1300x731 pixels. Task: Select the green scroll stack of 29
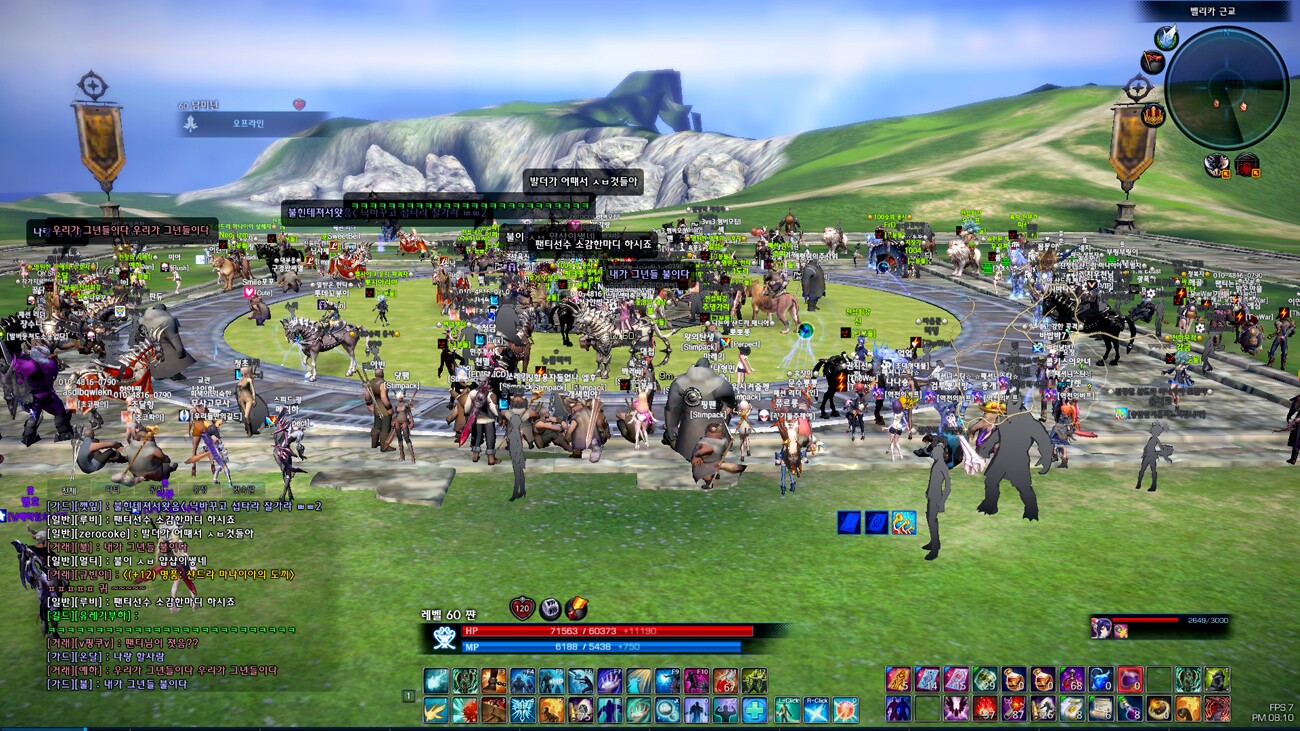[985, 680]
